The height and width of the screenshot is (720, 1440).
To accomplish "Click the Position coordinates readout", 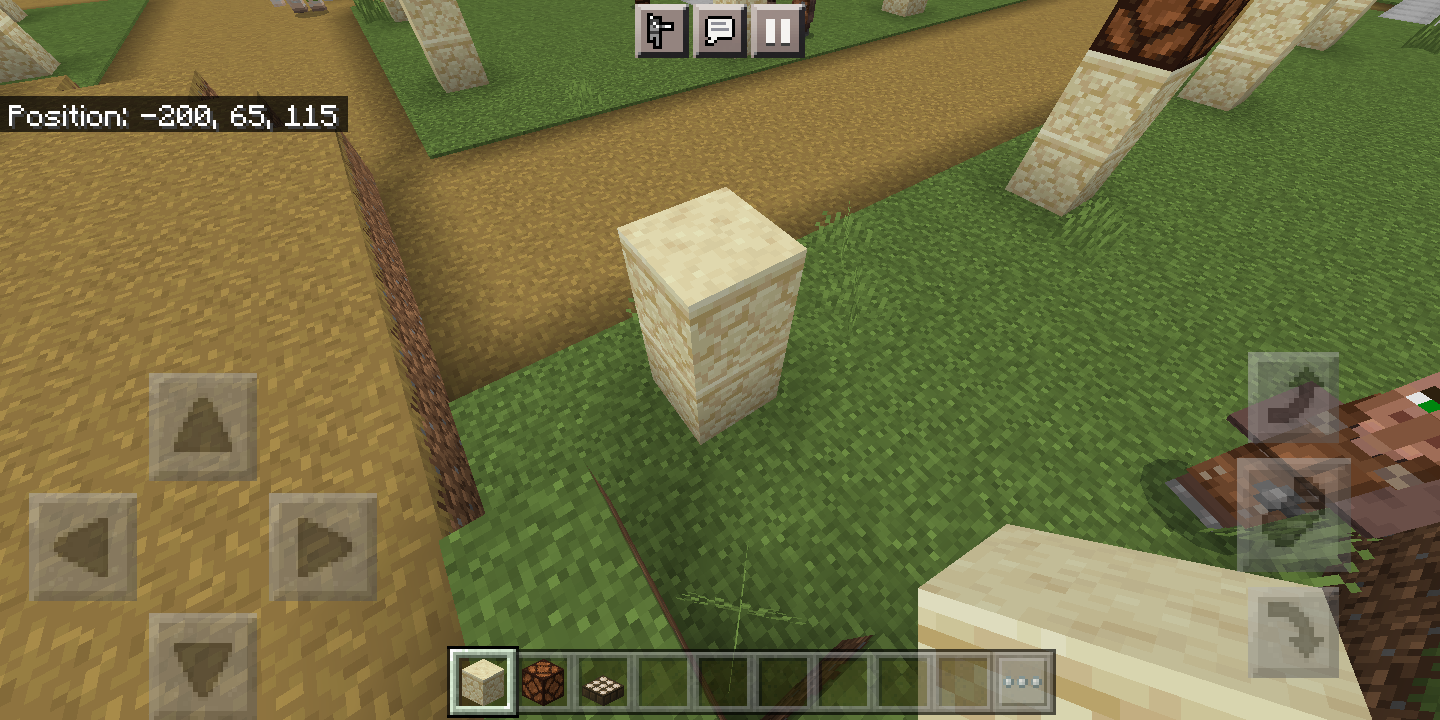I will [x=172, y=116].
